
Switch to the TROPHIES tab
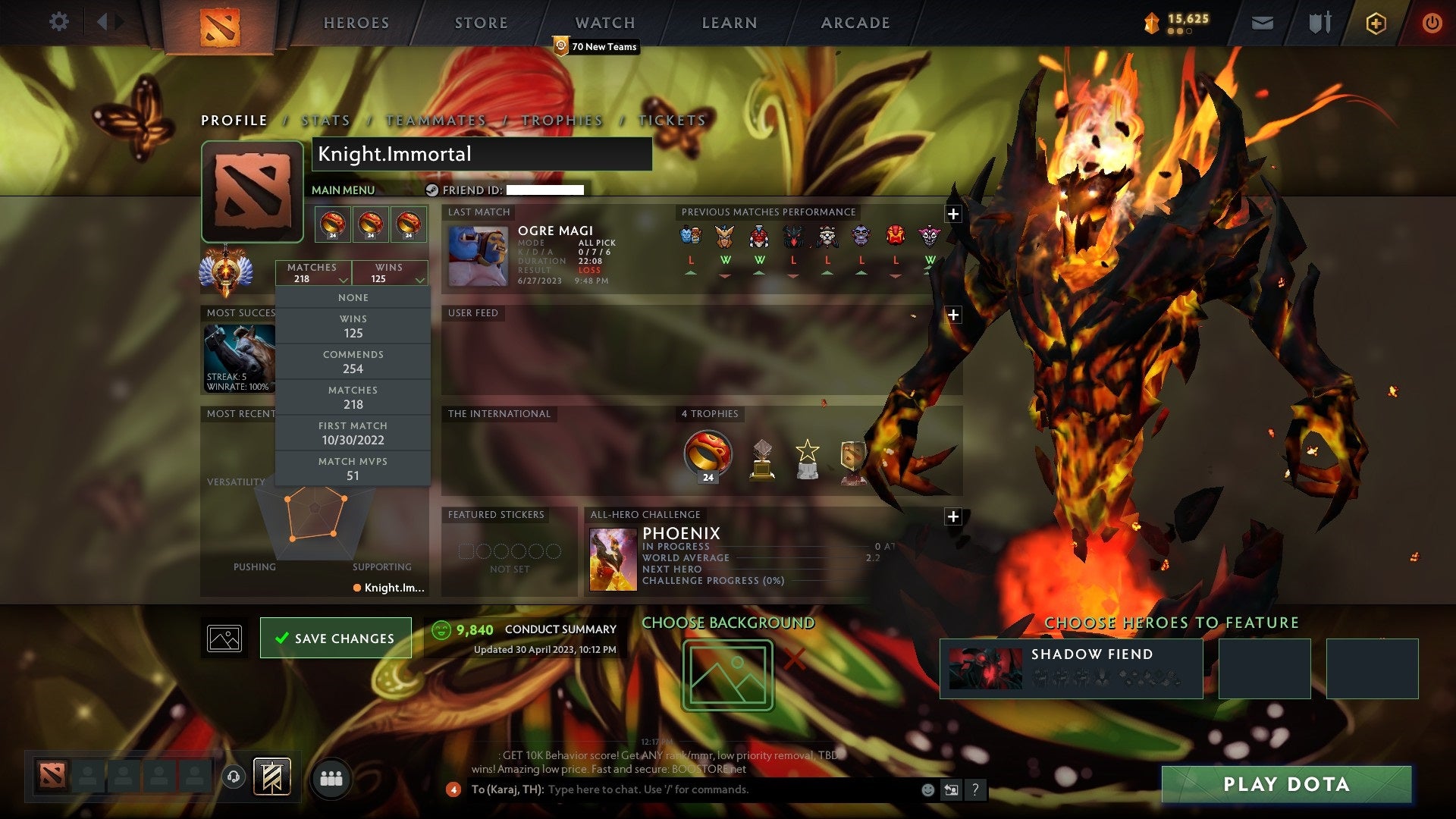562,120
